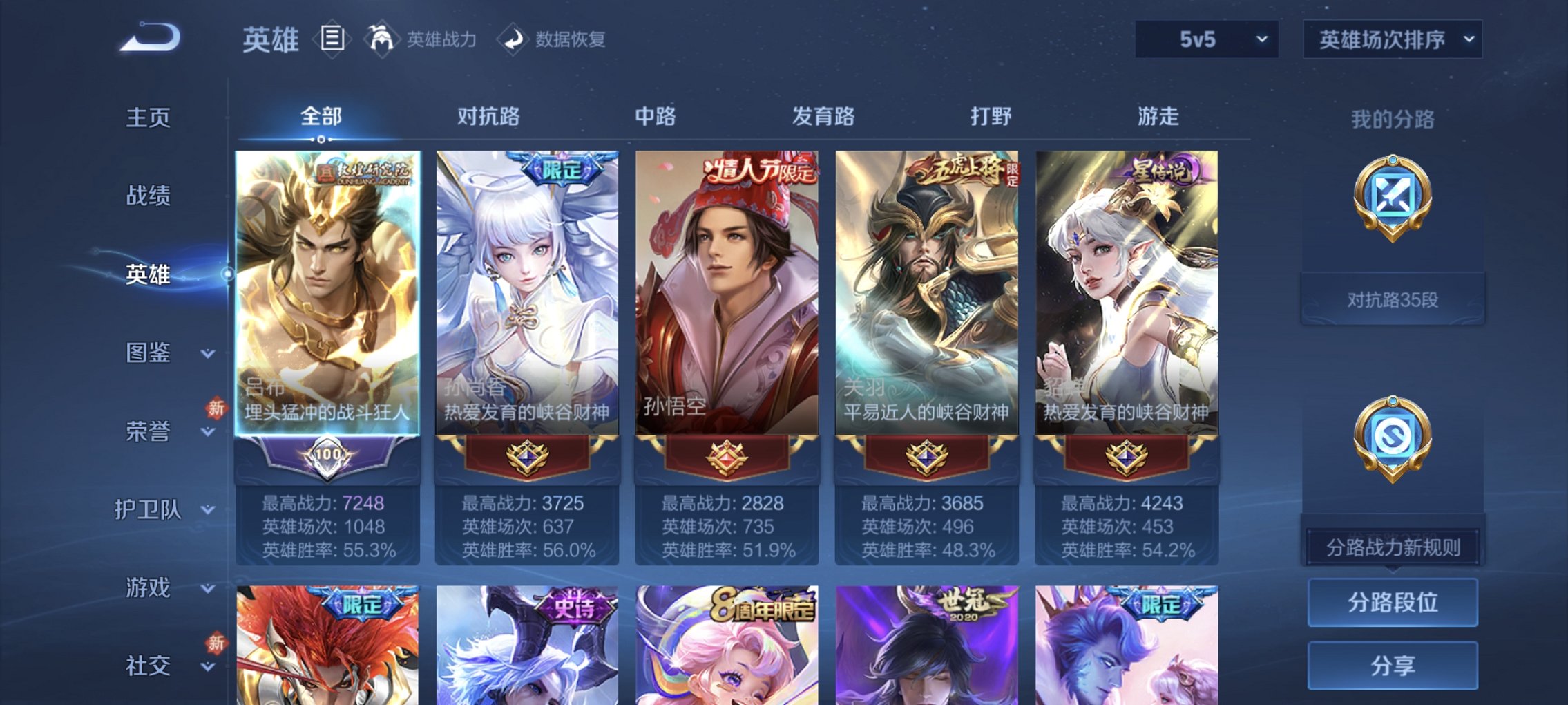Click the 数据恢复 (Data Recovery) icon
The image size is (1568, 705).
[511, 39]
